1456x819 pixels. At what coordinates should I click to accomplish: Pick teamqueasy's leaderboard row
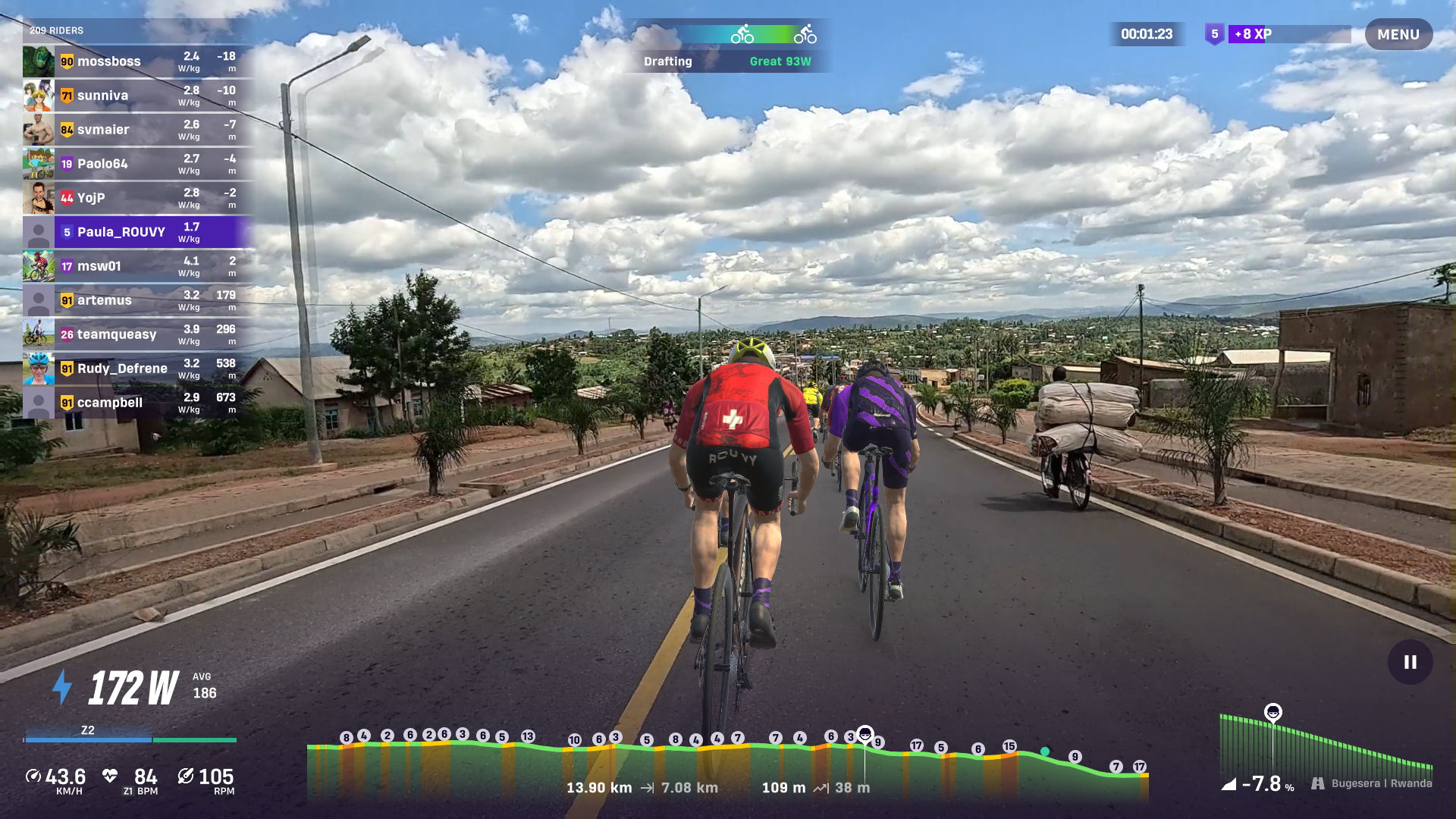(138, 334)
